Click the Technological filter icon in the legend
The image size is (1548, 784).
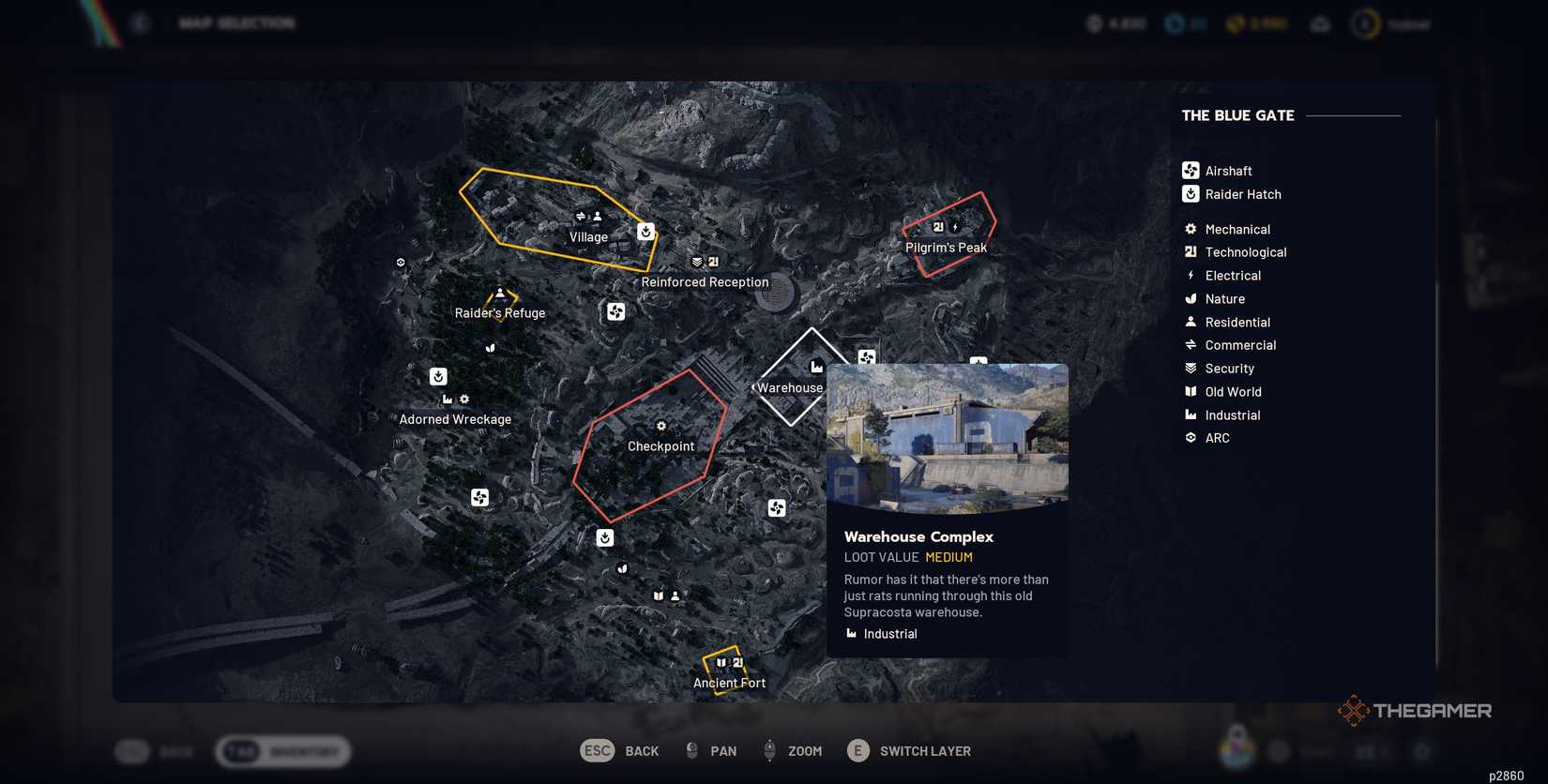click(x=1190, y=251)
